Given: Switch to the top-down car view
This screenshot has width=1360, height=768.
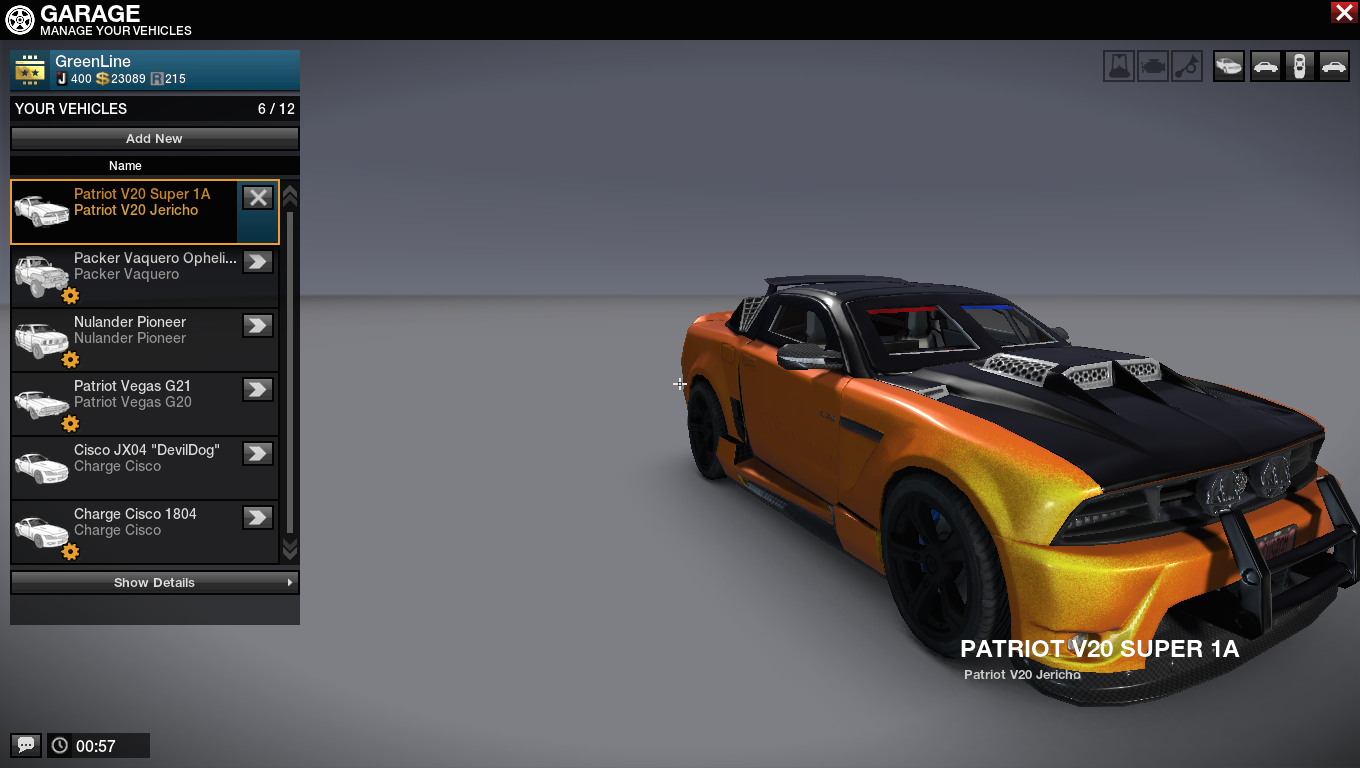Looking at the screenshot, I should tap(1299, 66).
